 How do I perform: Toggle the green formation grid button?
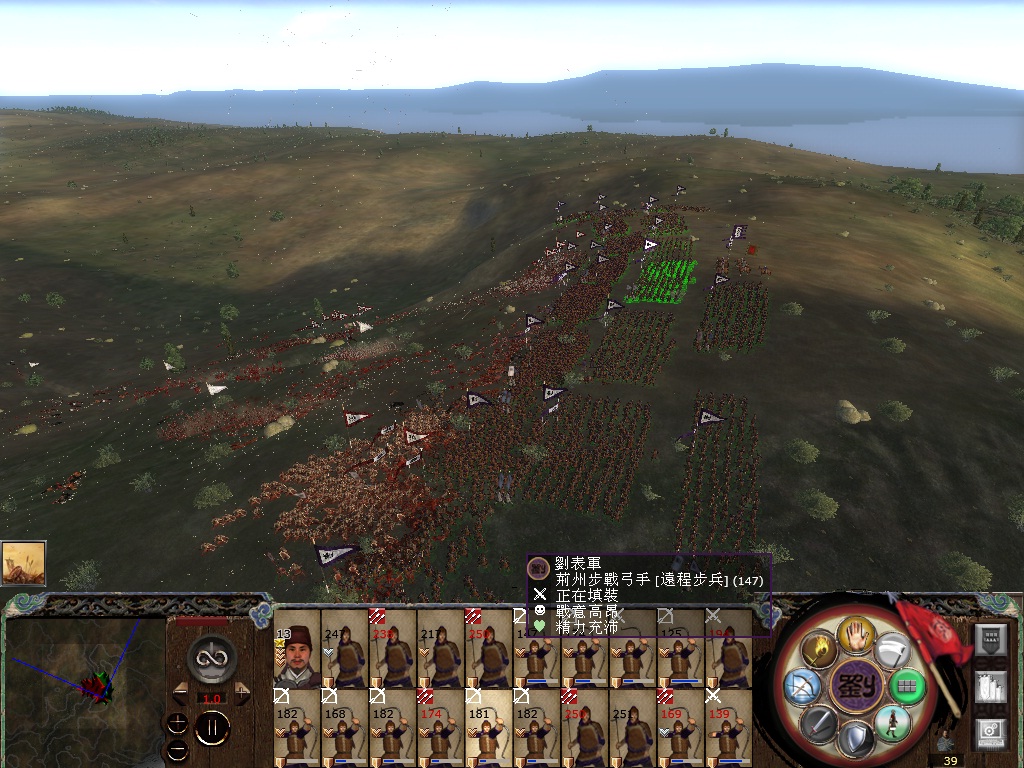(908, 687)
